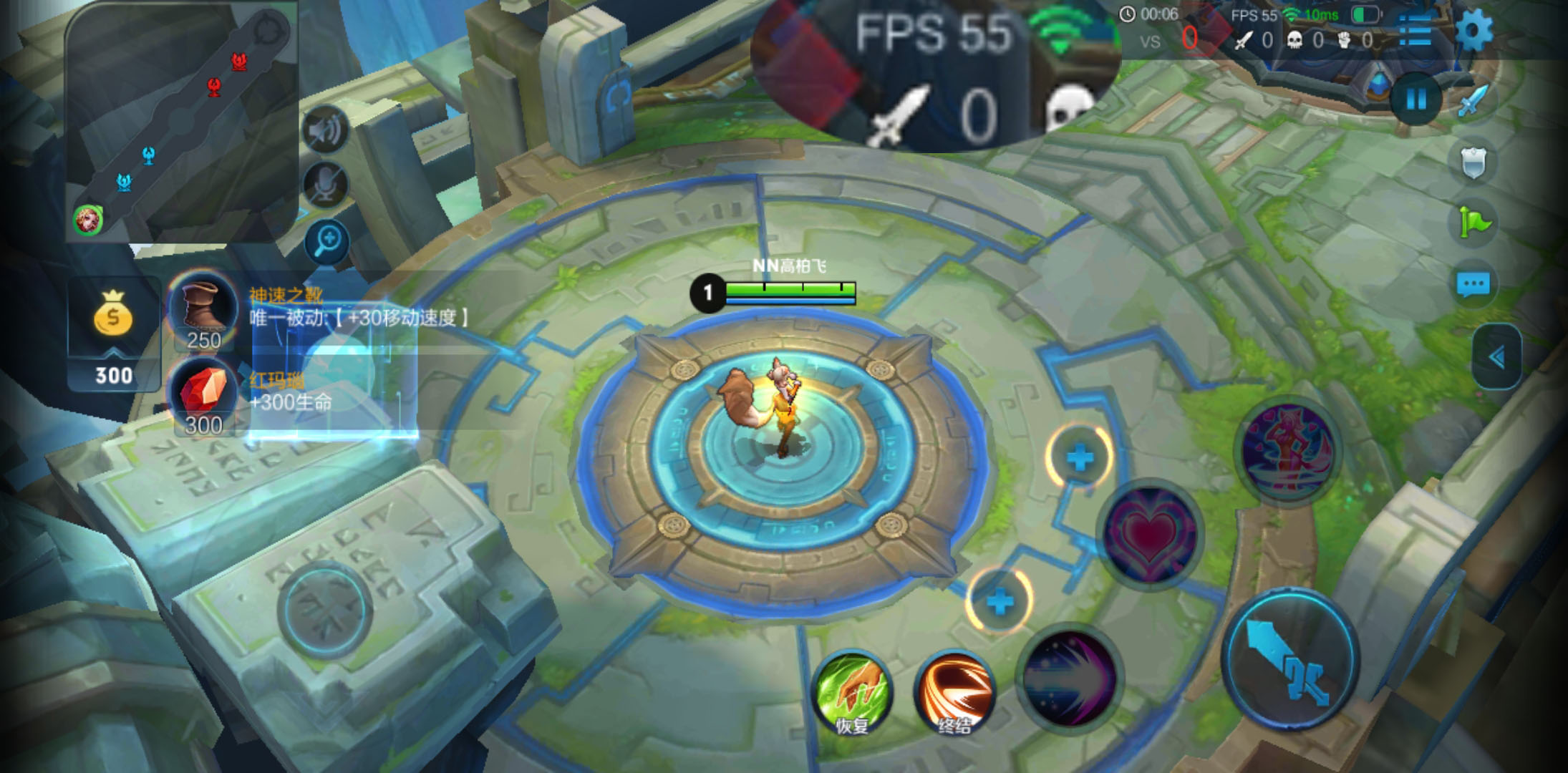
Task: Open the gold coin shop button
Action: click(x=114, y=334)
